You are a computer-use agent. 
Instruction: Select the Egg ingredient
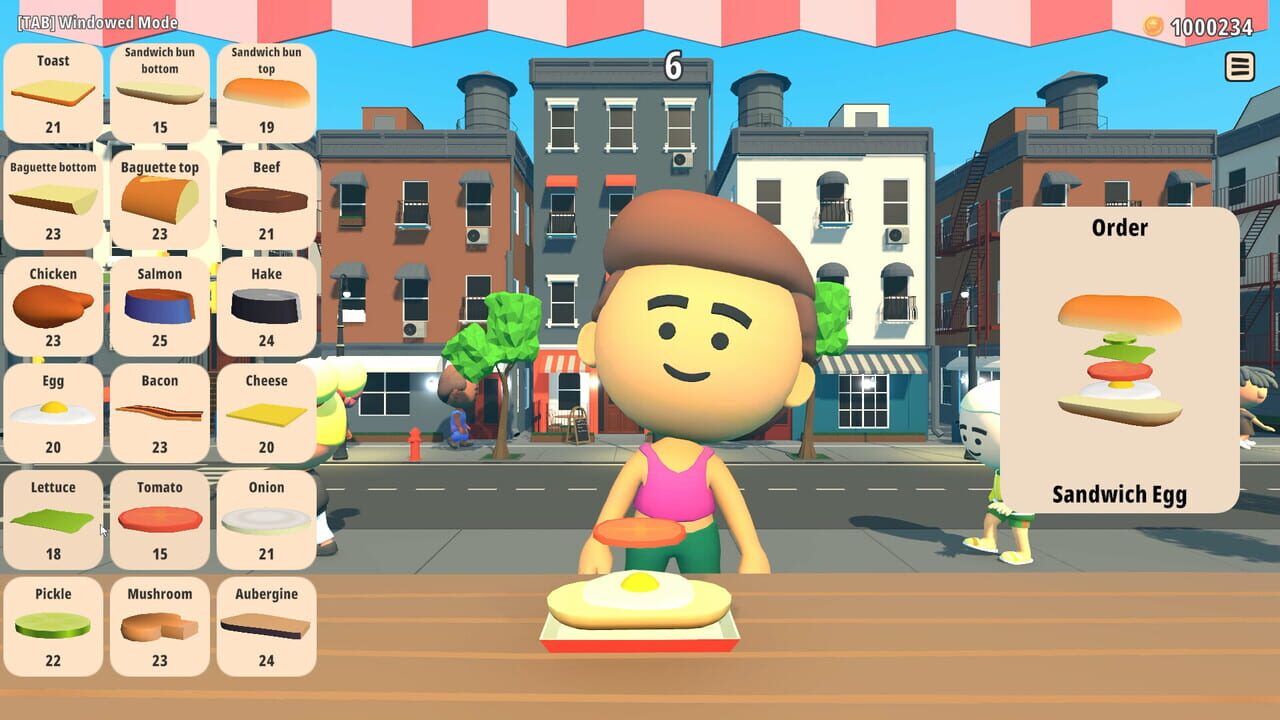pos(53,411)
